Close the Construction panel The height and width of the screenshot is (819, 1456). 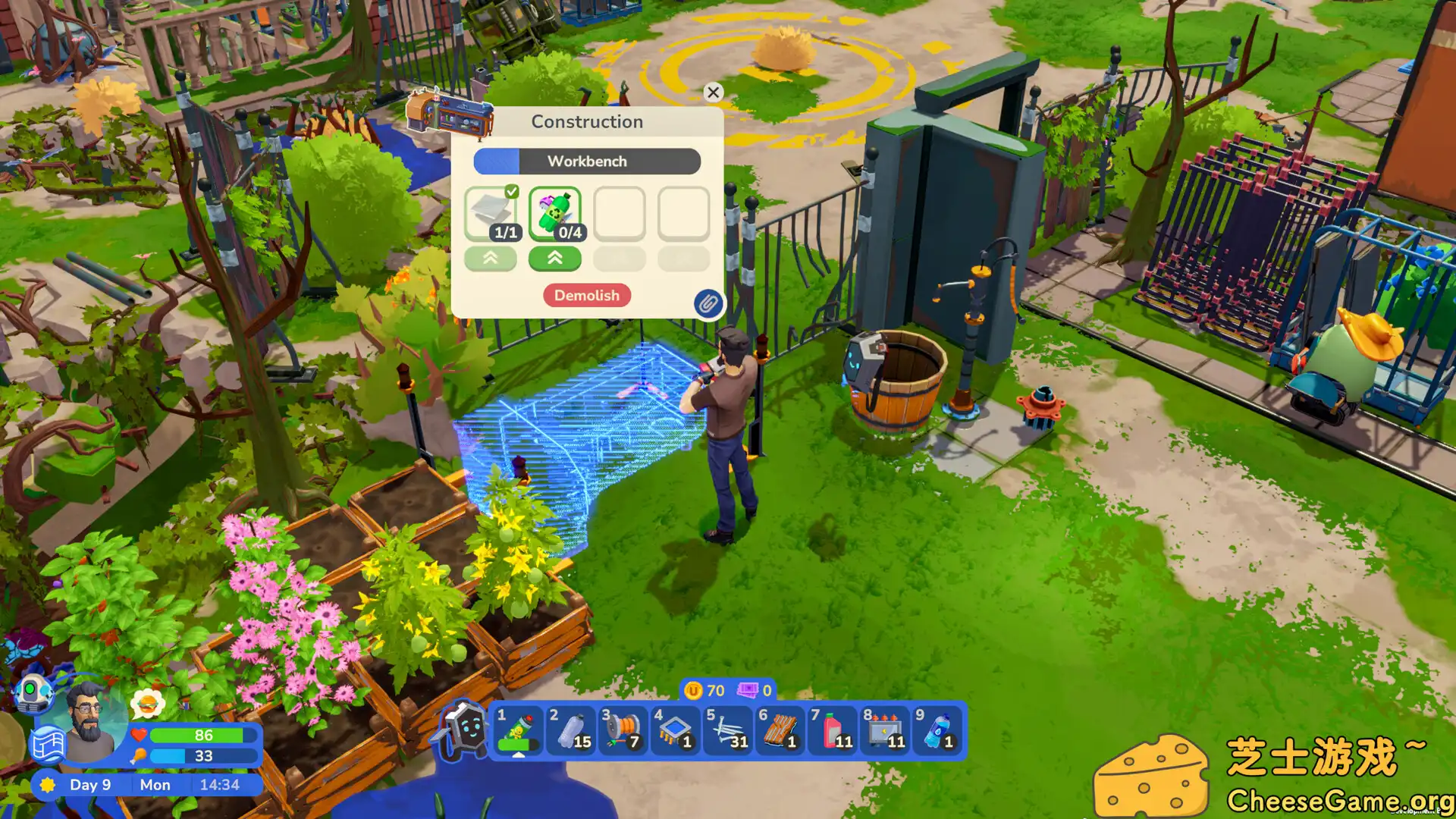coord(713,93)
